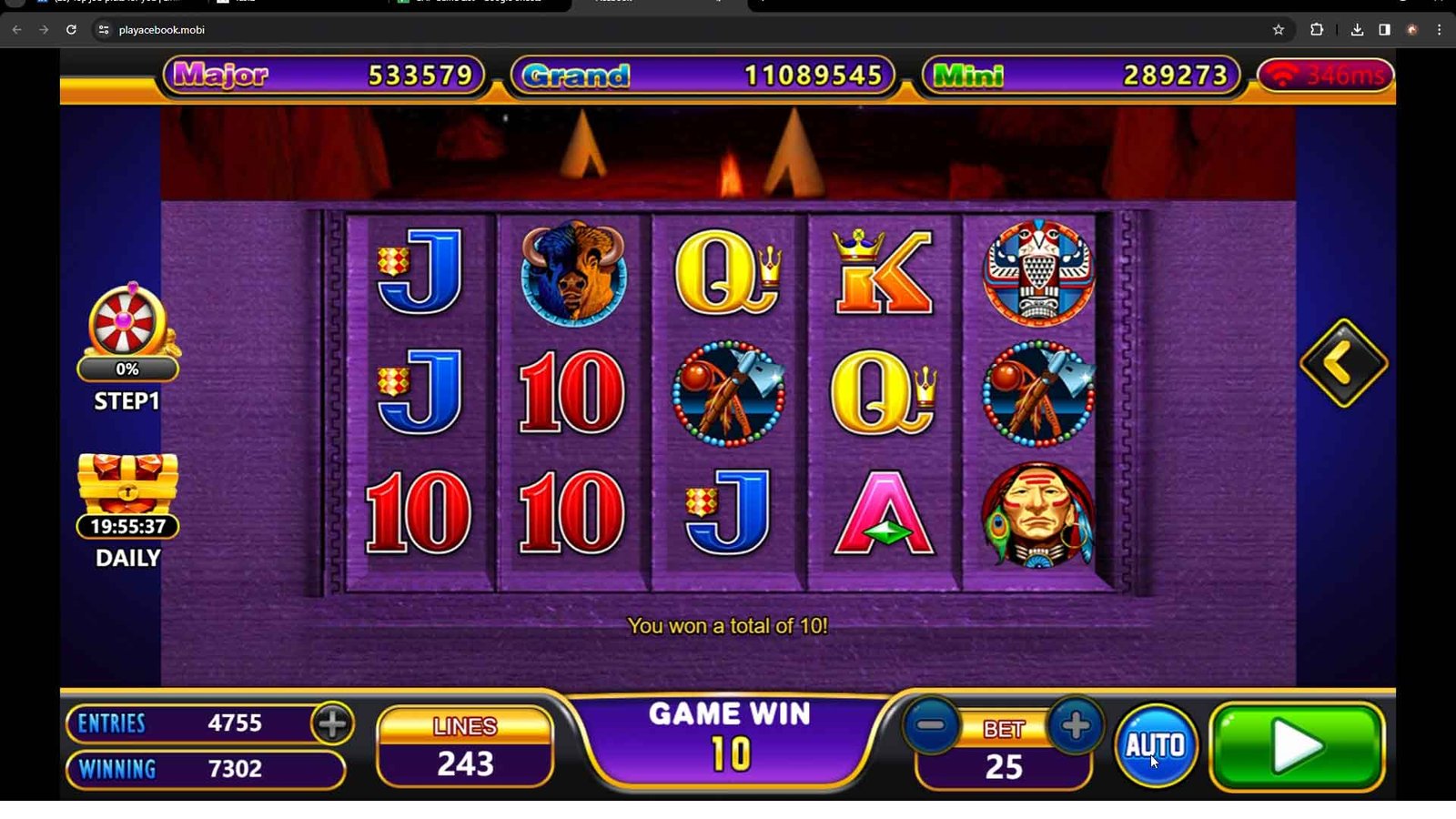Open the DAILY treasure chest reward
Screen dimensions: 1456x819
coord(128,486)
